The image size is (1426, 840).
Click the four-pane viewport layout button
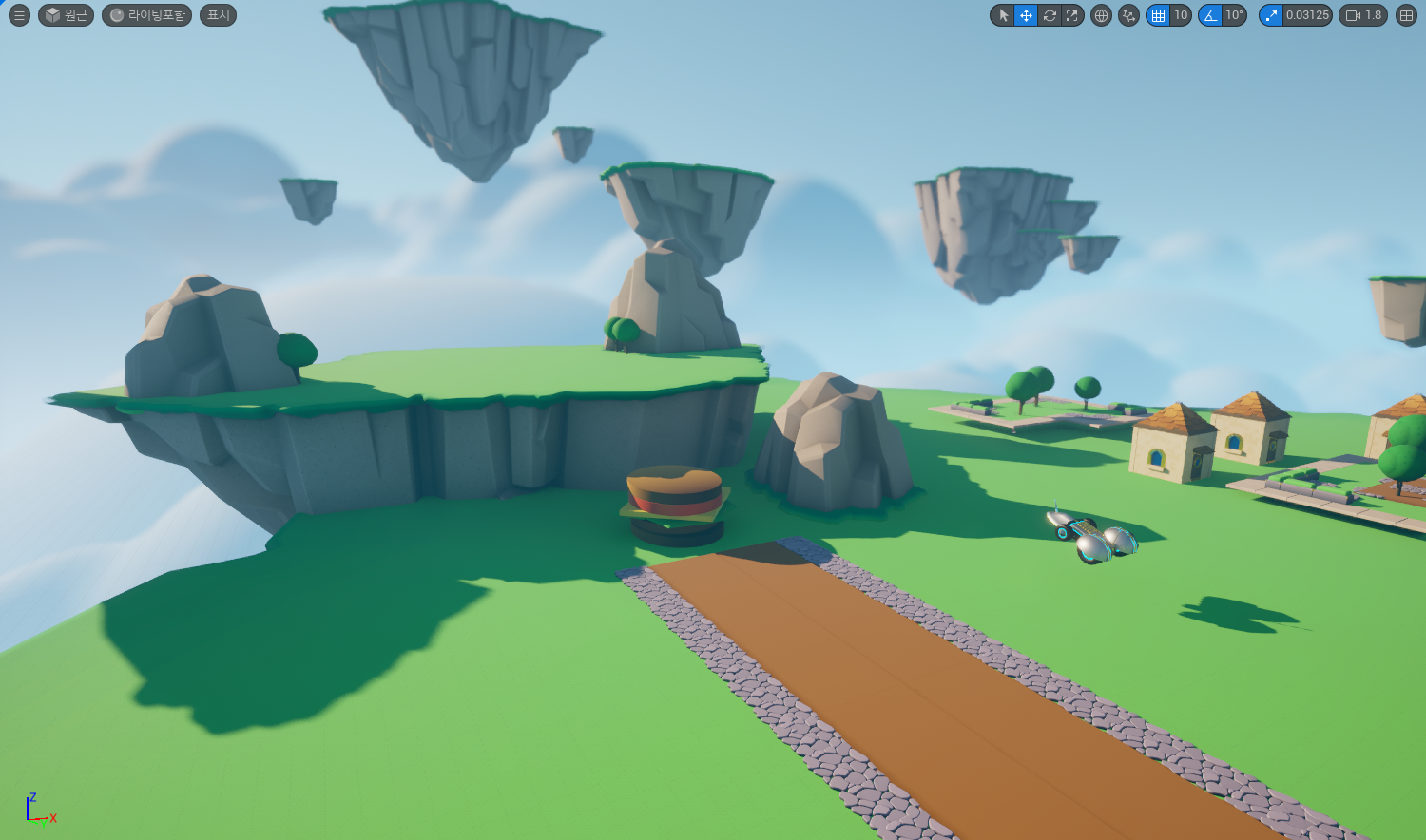tap(1407, 15)
